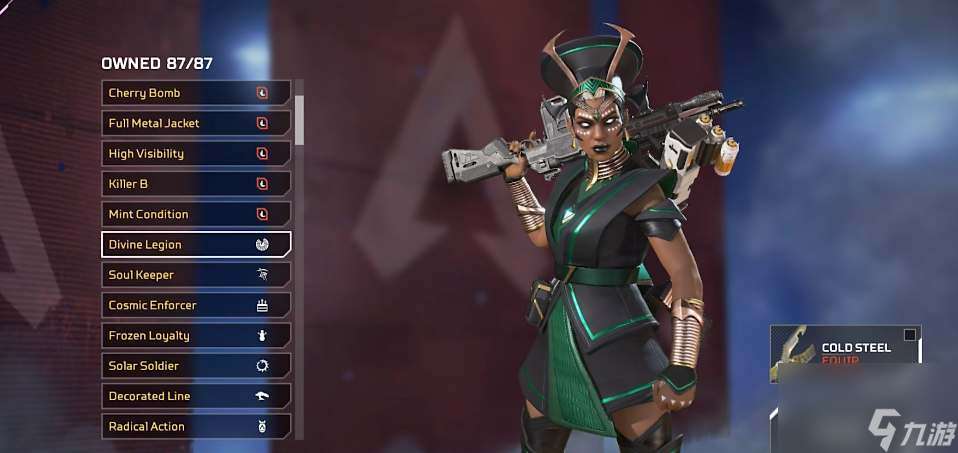Screen dimensions: 958x453
Task: Select the Soul Keeper skin
Action: [196, 275]
